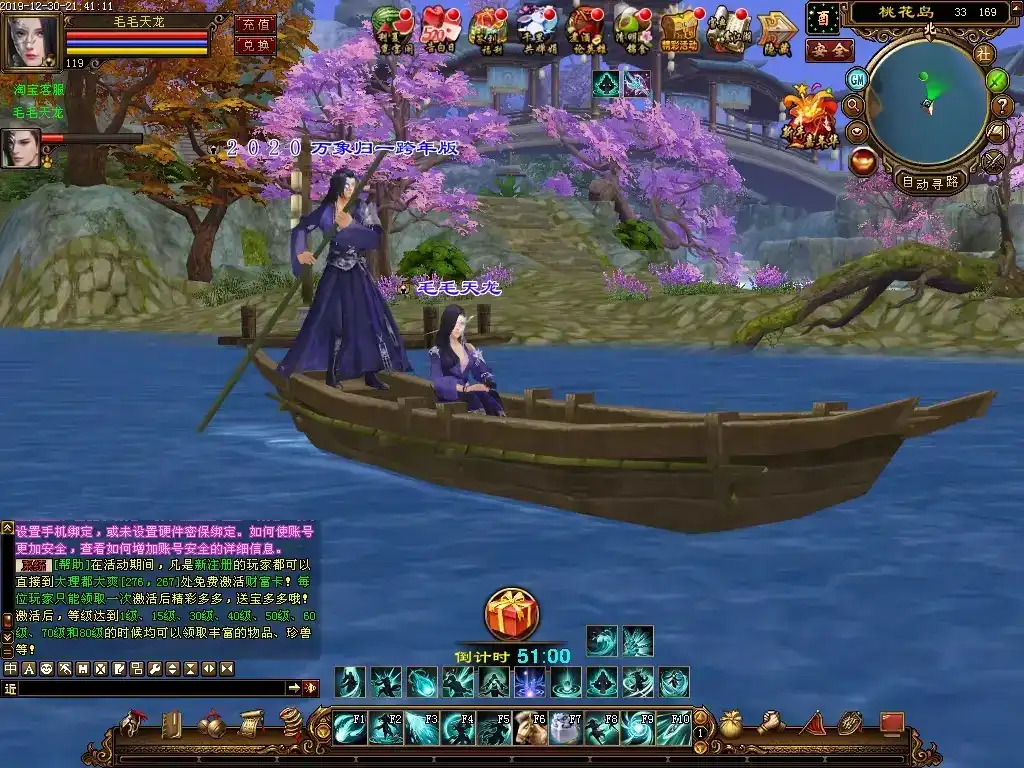Open the question mark help button
The height and width of the screenshot is (768, 1024).
[1002, 105]
